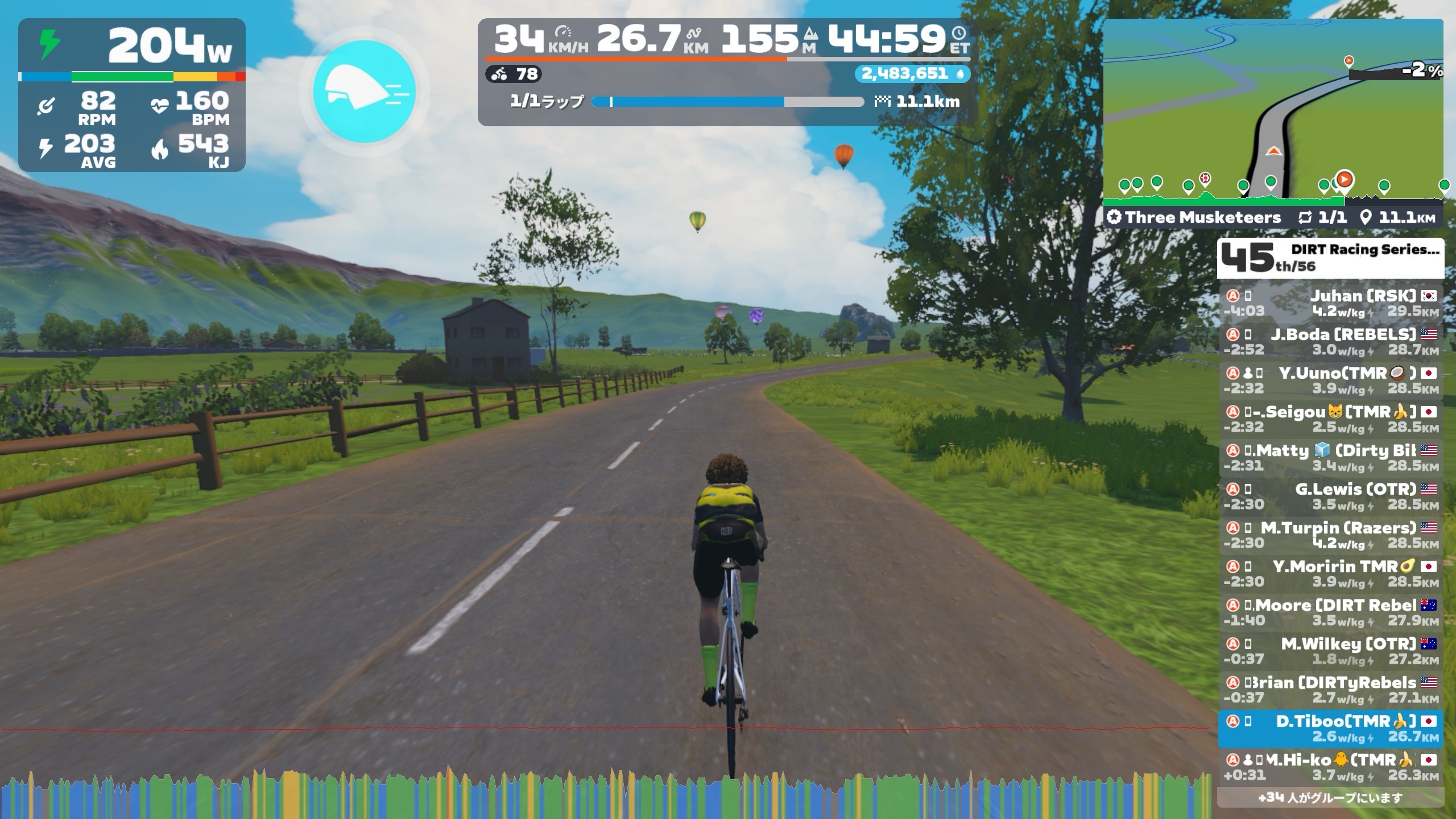Click the power graph along the bottom

(603, 796)
